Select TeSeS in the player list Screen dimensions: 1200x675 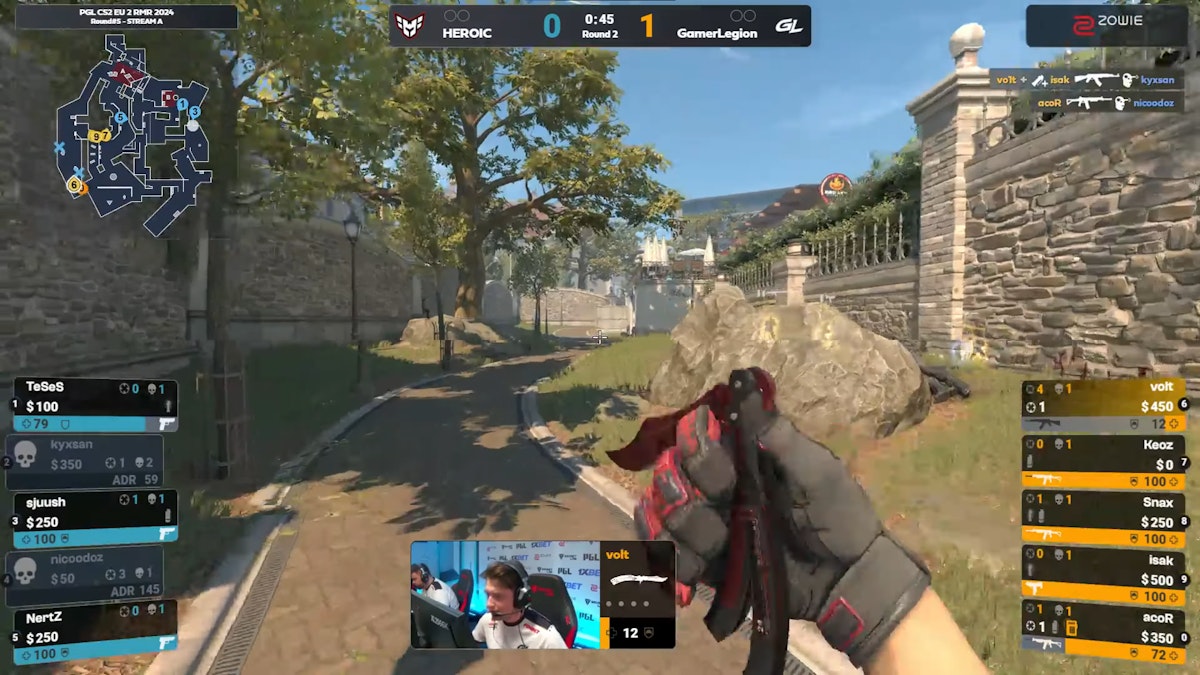[x=95, y=405]
